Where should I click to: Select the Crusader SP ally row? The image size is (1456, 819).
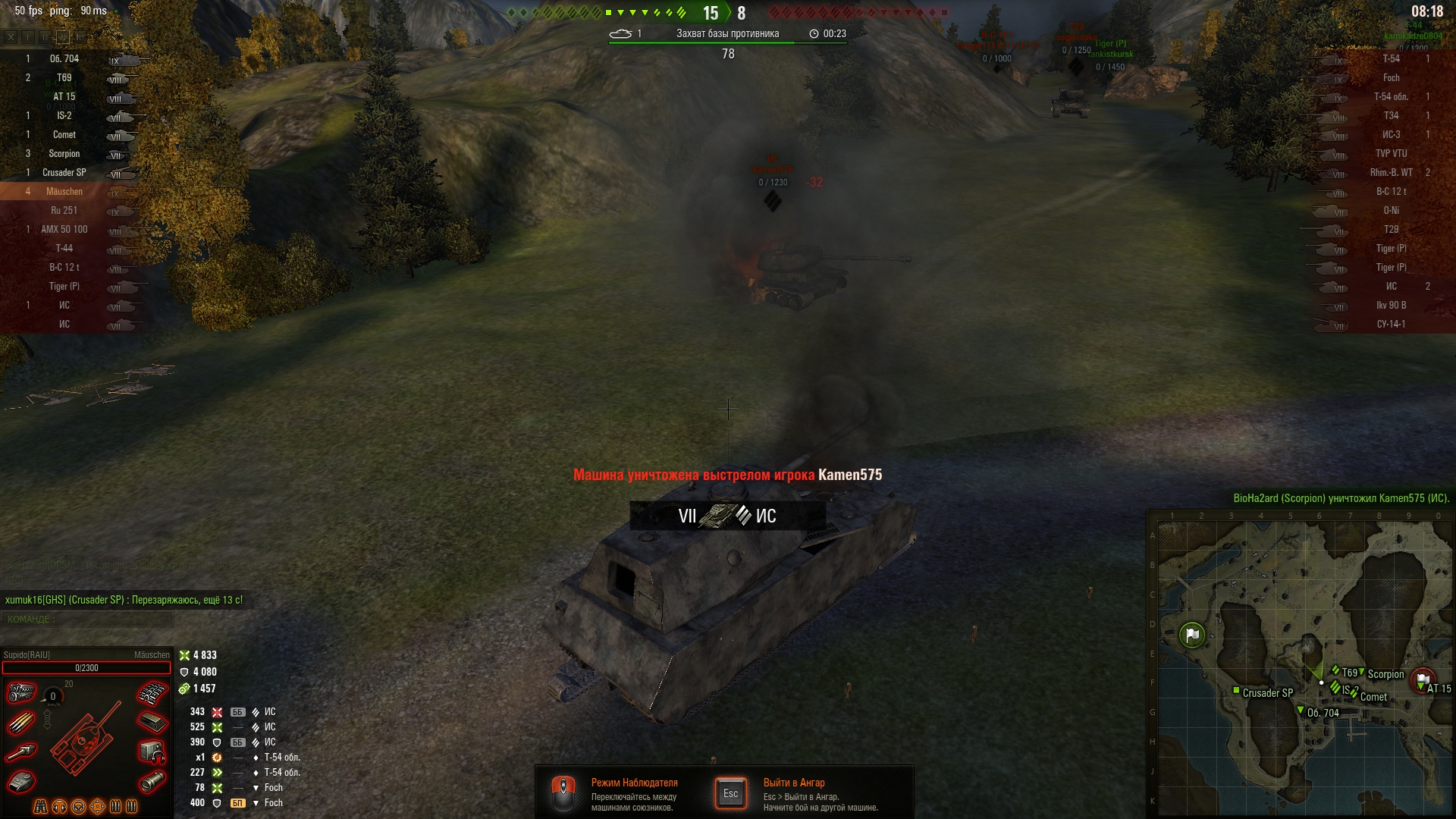point(64,173)
